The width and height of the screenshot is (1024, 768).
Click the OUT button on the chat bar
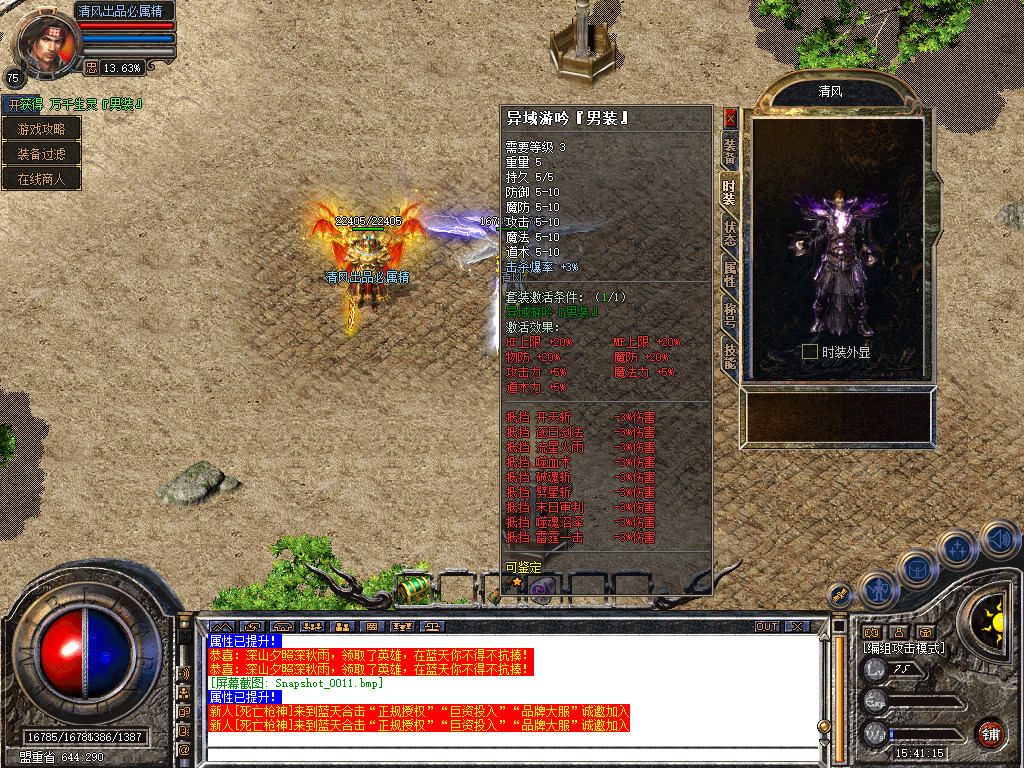[766, 626]
